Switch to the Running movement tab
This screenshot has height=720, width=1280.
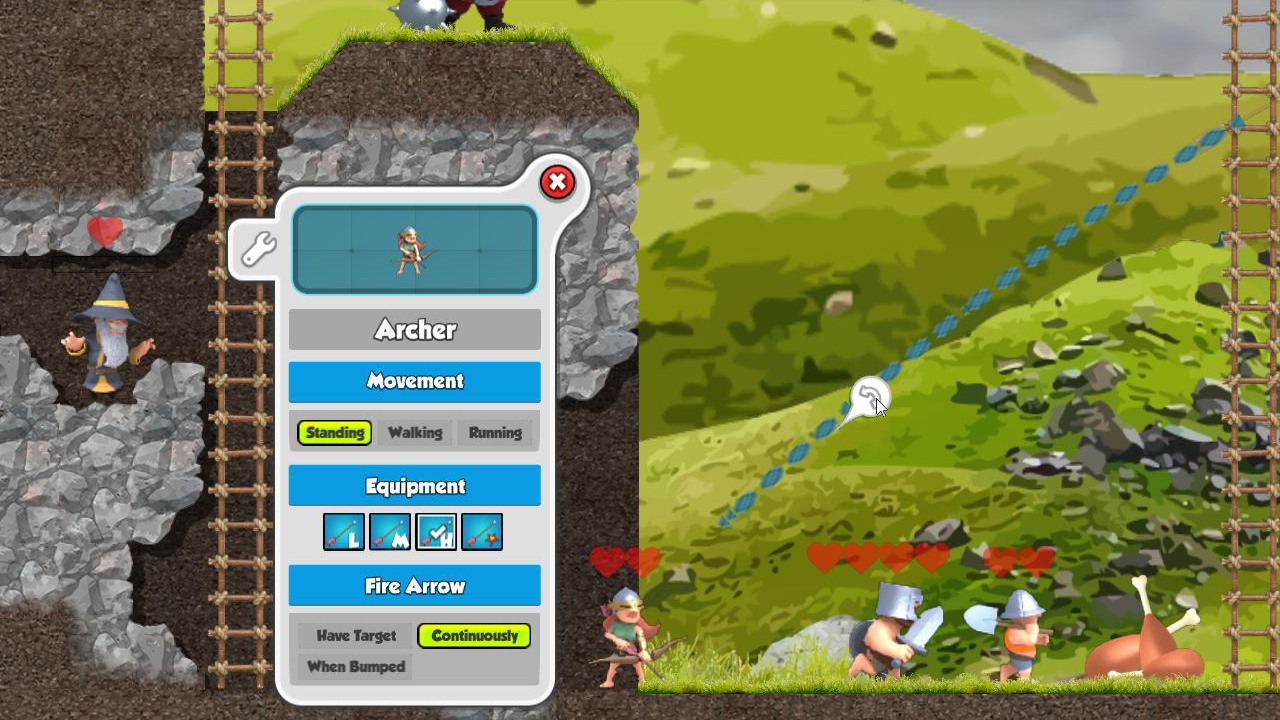[x=496, y=432]
